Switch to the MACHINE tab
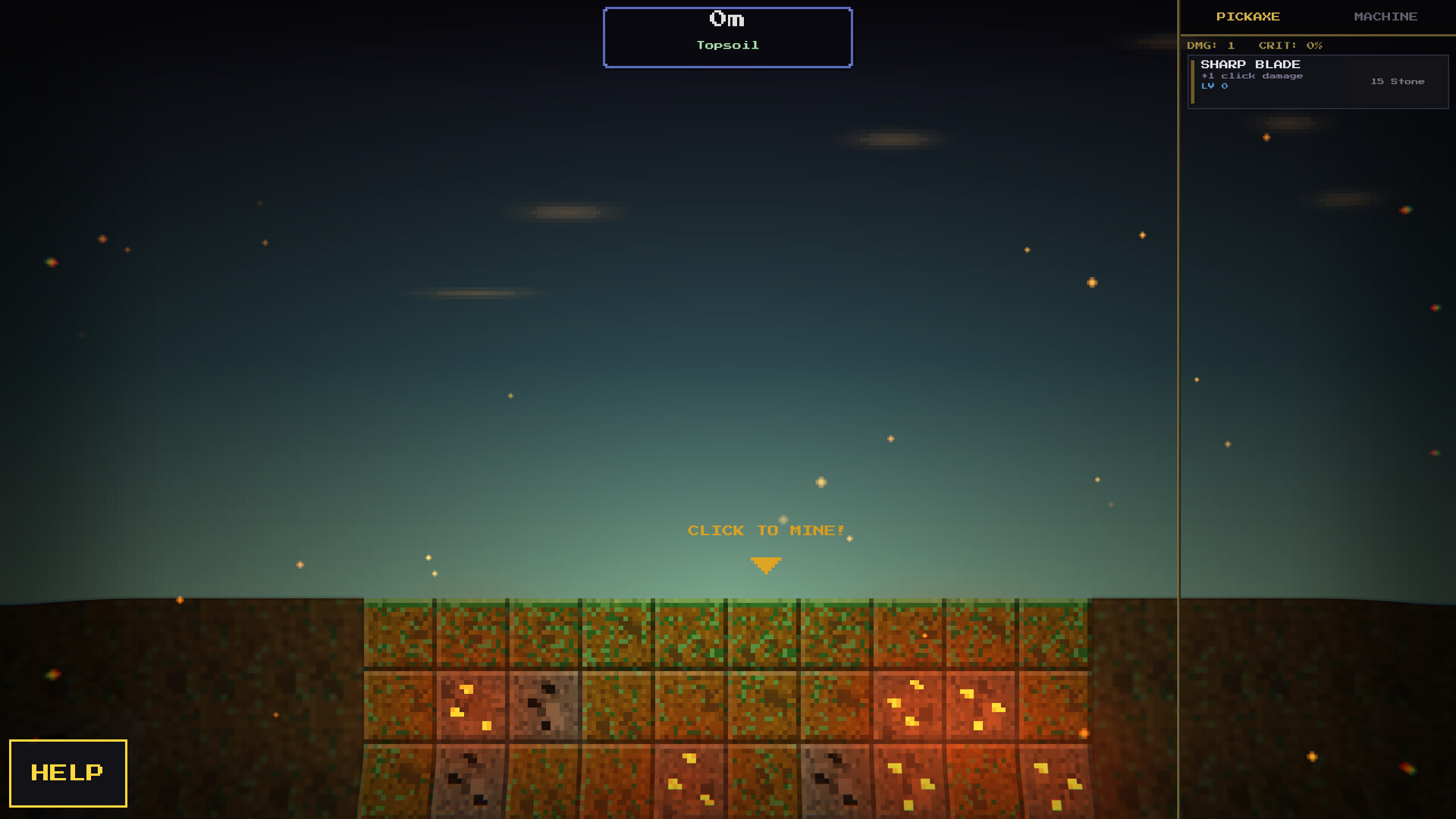1456x819 pixels. click(x=1386, y=16)
